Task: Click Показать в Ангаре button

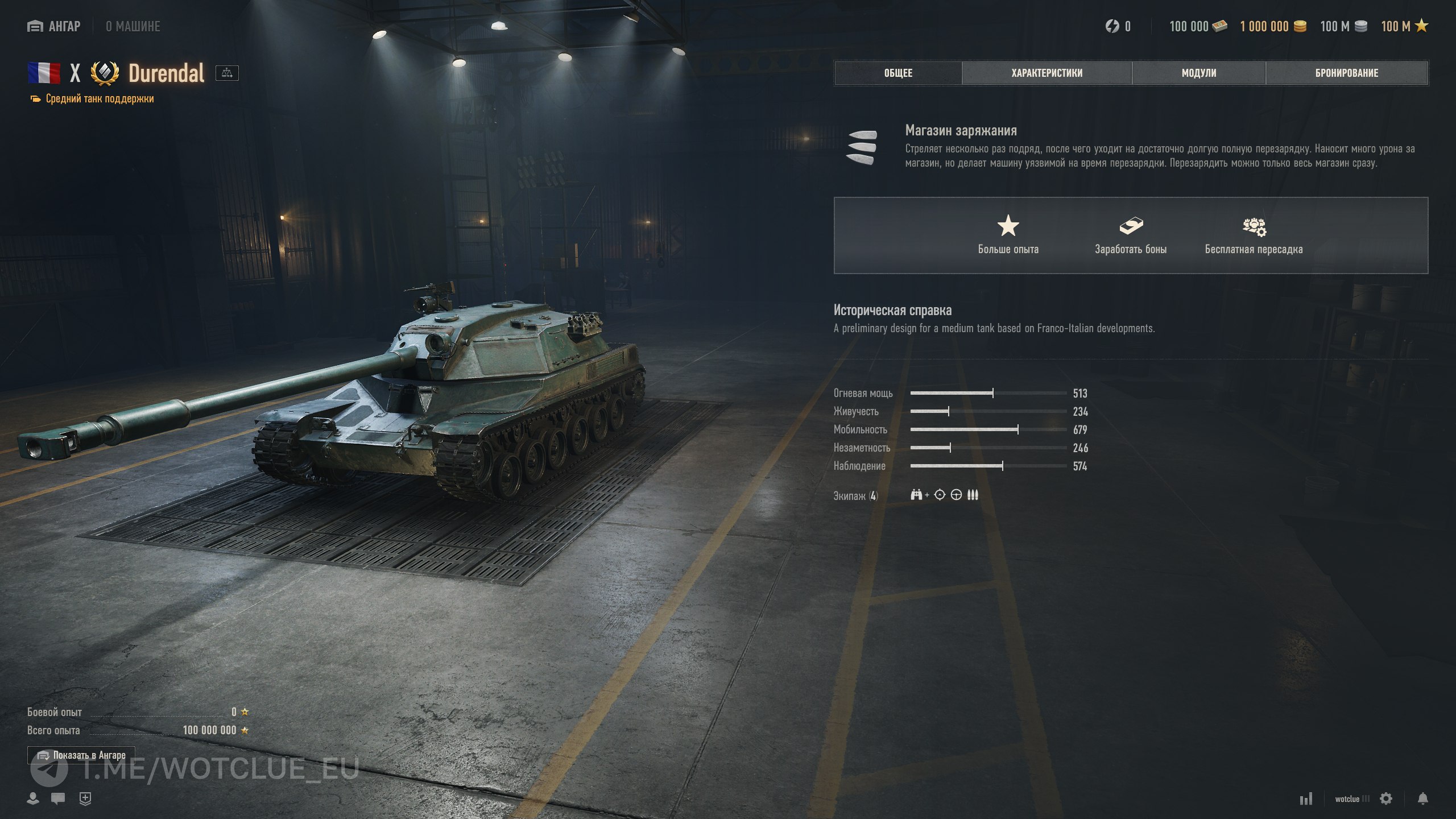Action: point(81,755)
